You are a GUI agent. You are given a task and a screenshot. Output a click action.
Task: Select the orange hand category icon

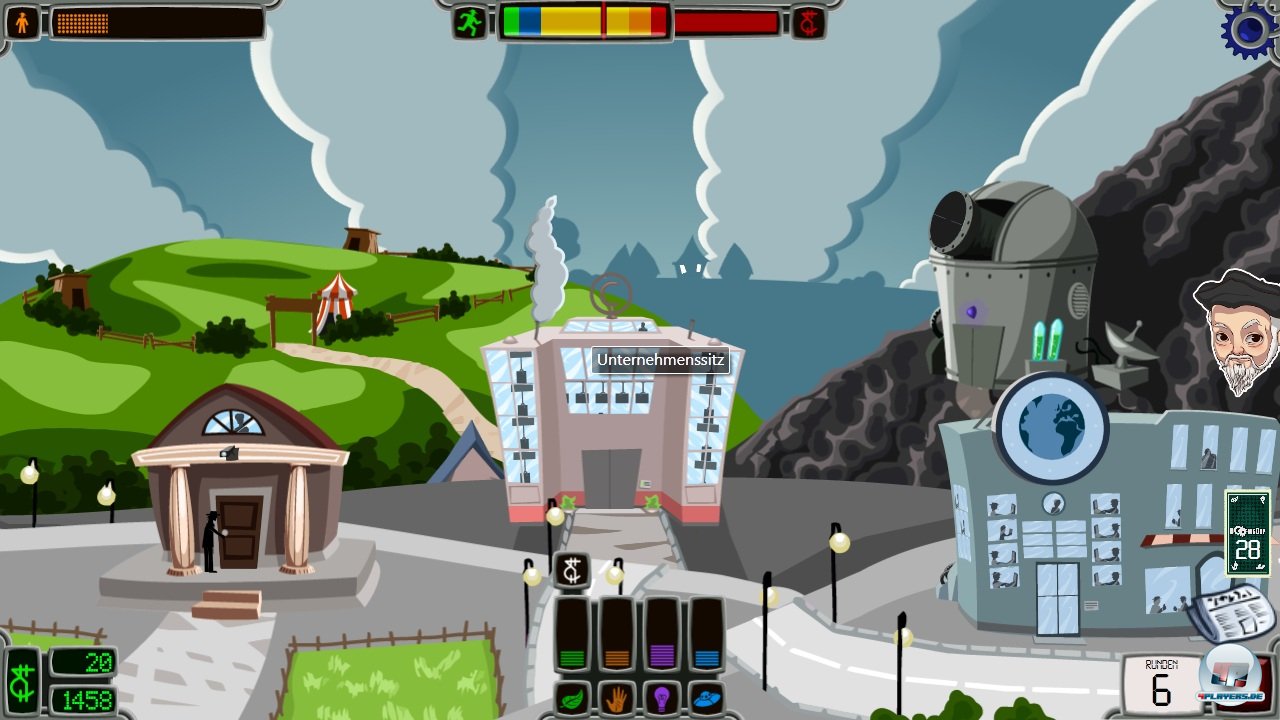616,697
